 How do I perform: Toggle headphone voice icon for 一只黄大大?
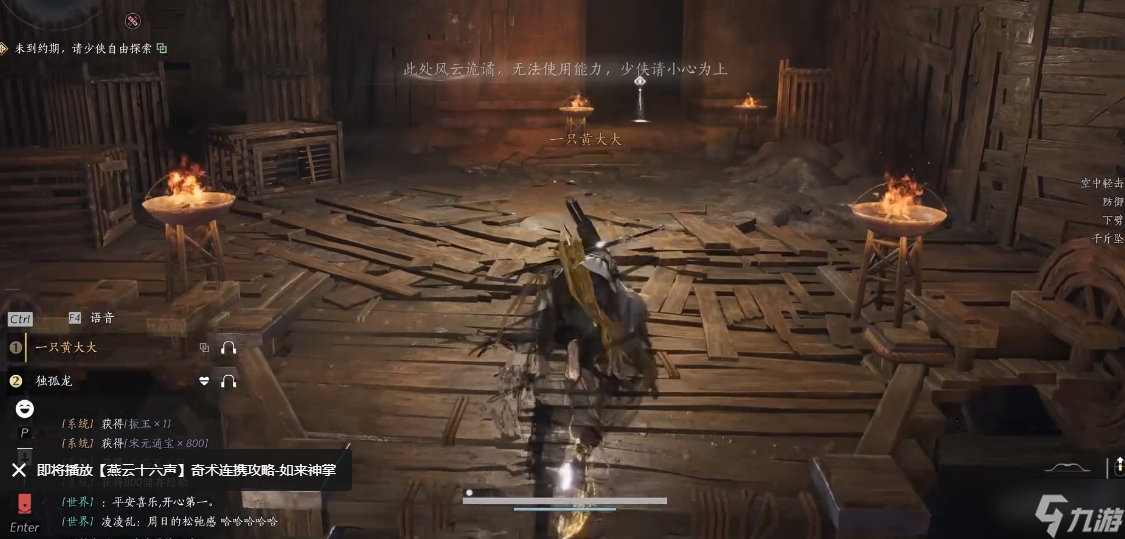(x=229, y=348)
